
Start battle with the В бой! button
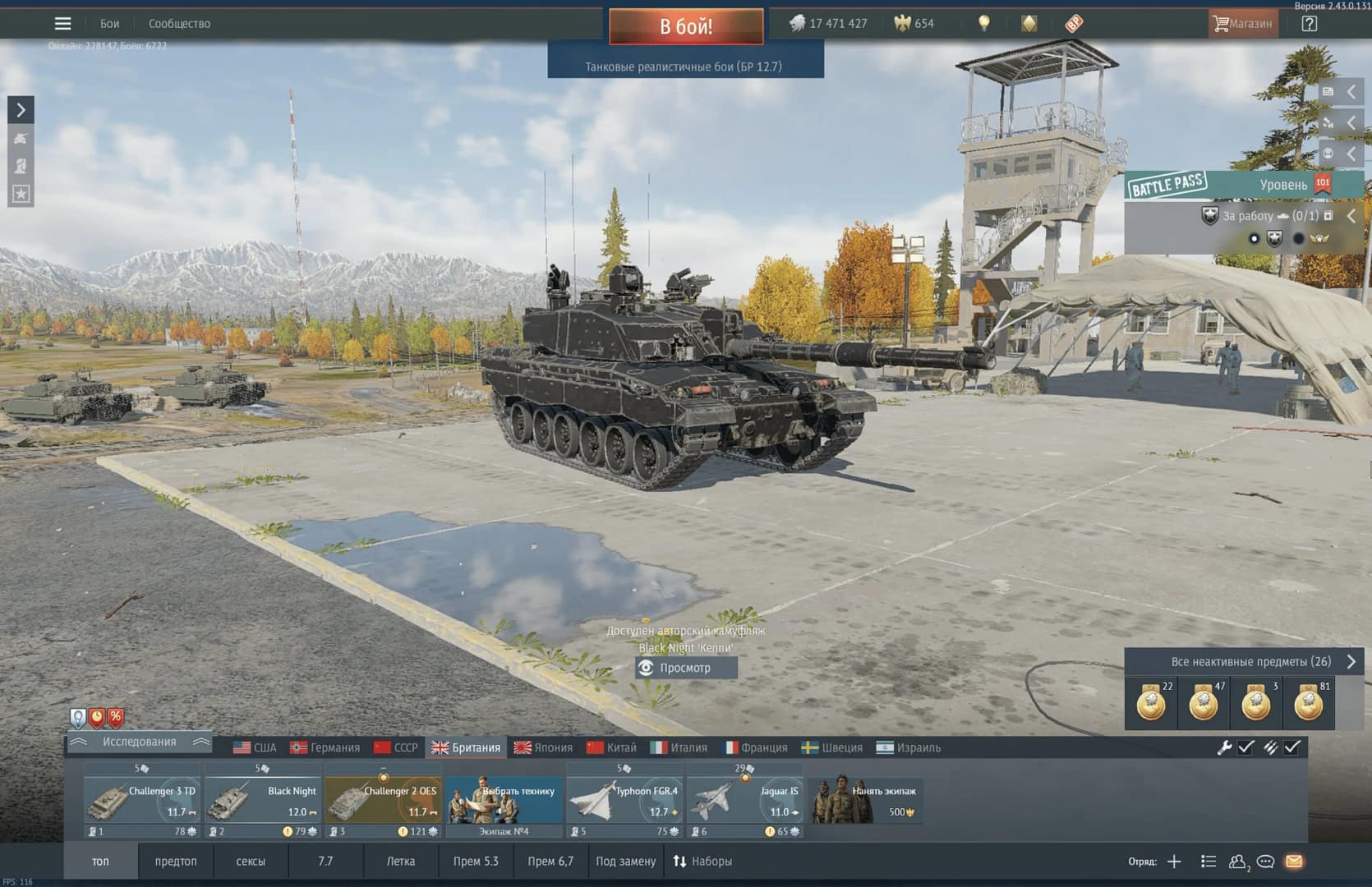point(686,26)
